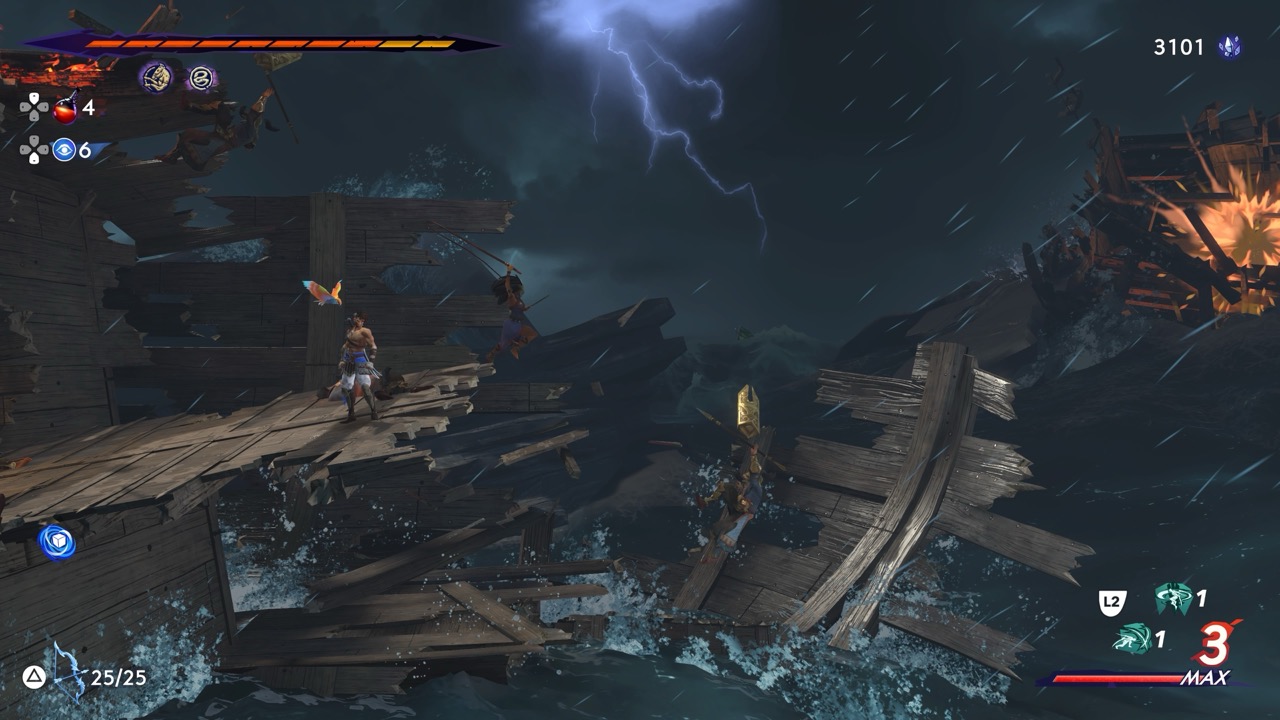Click the MAX label under the Athra counter
Viewport: 1280px width, 720px height.
click(x=1206, y=676)
